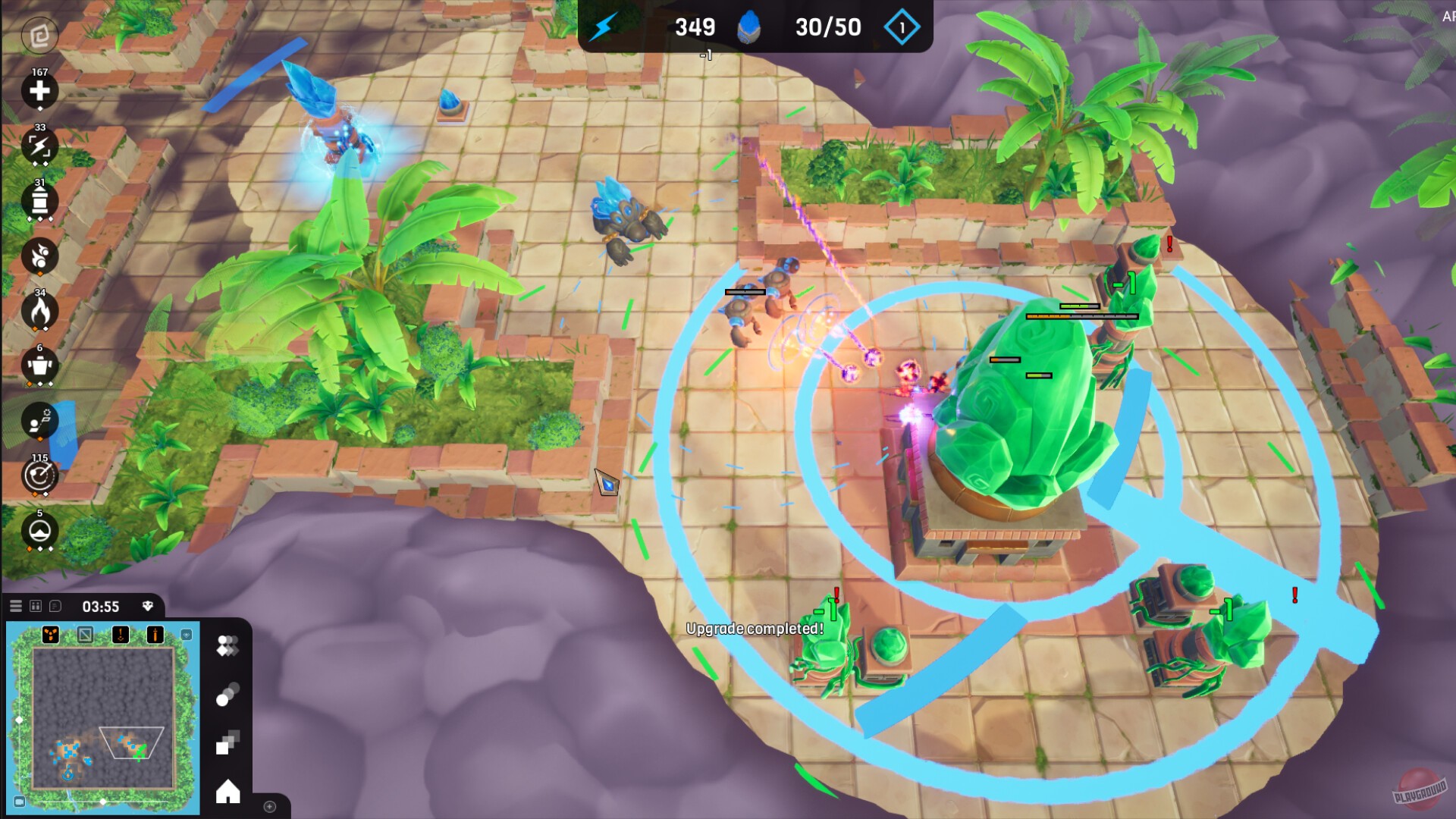
Task: Toggle the exclamation alert filter on the minimap
Action: point(121,635)
